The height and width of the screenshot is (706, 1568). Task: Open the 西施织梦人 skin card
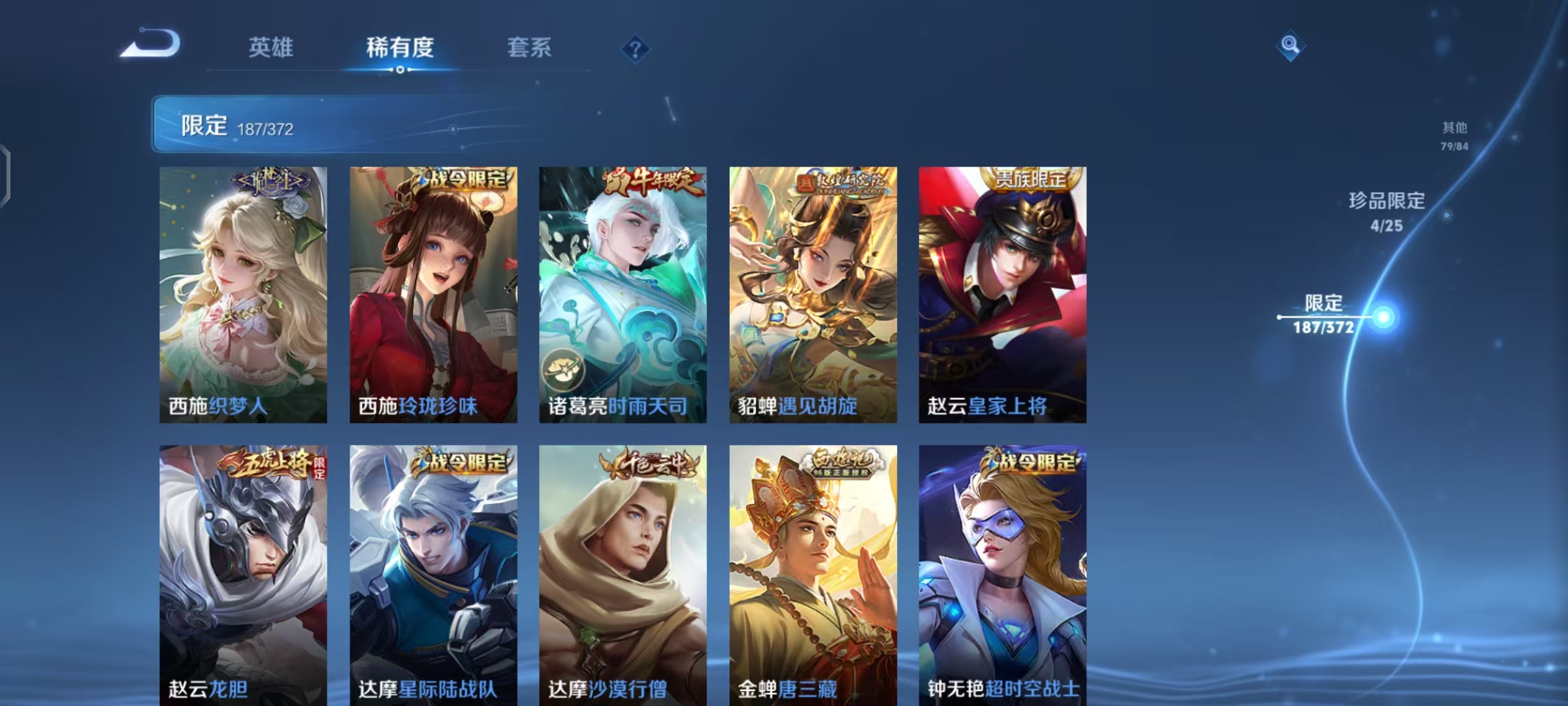(x=242, y=294)
